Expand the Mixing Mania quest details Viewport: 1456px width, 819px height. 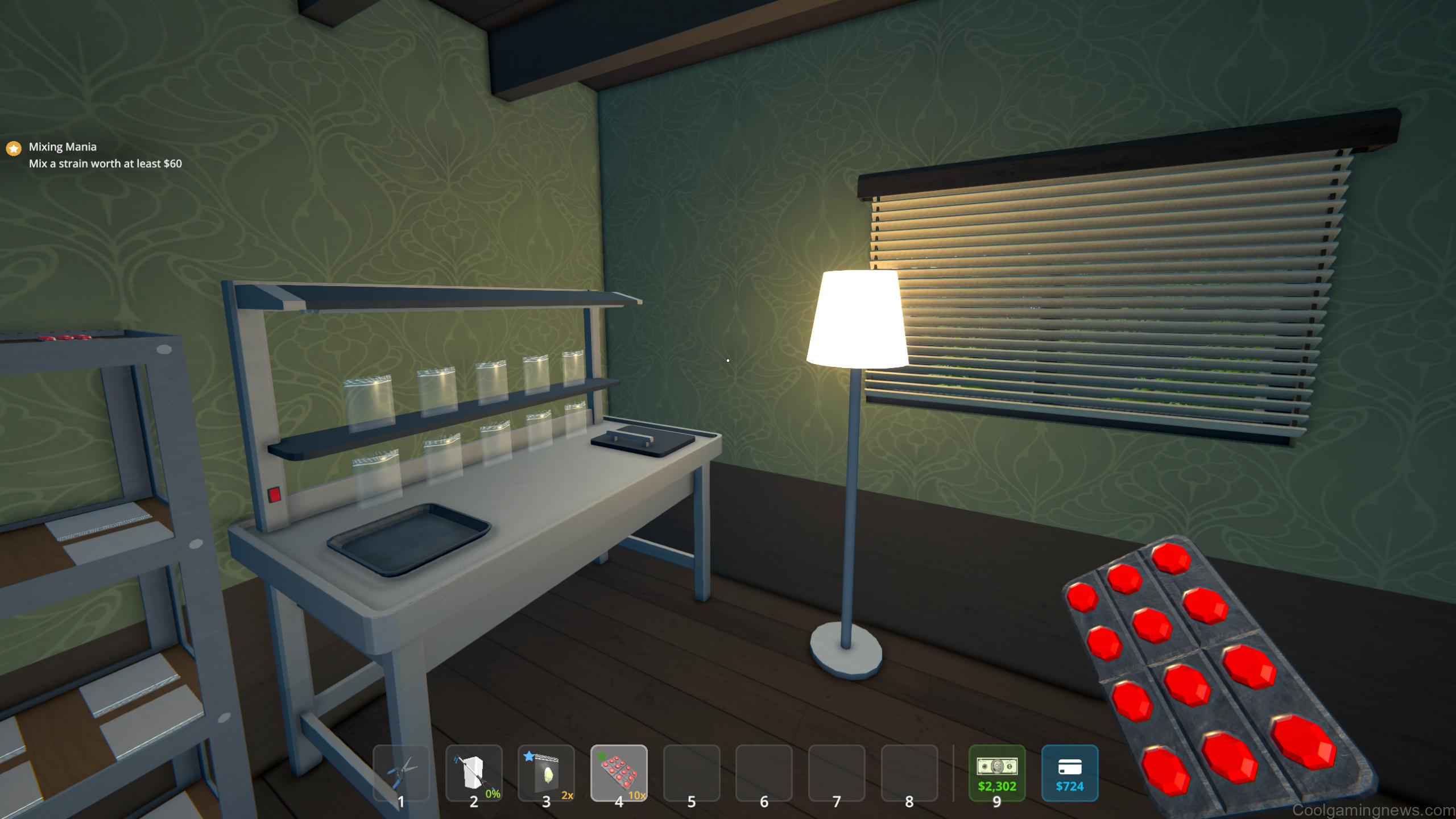pos(63,146)
